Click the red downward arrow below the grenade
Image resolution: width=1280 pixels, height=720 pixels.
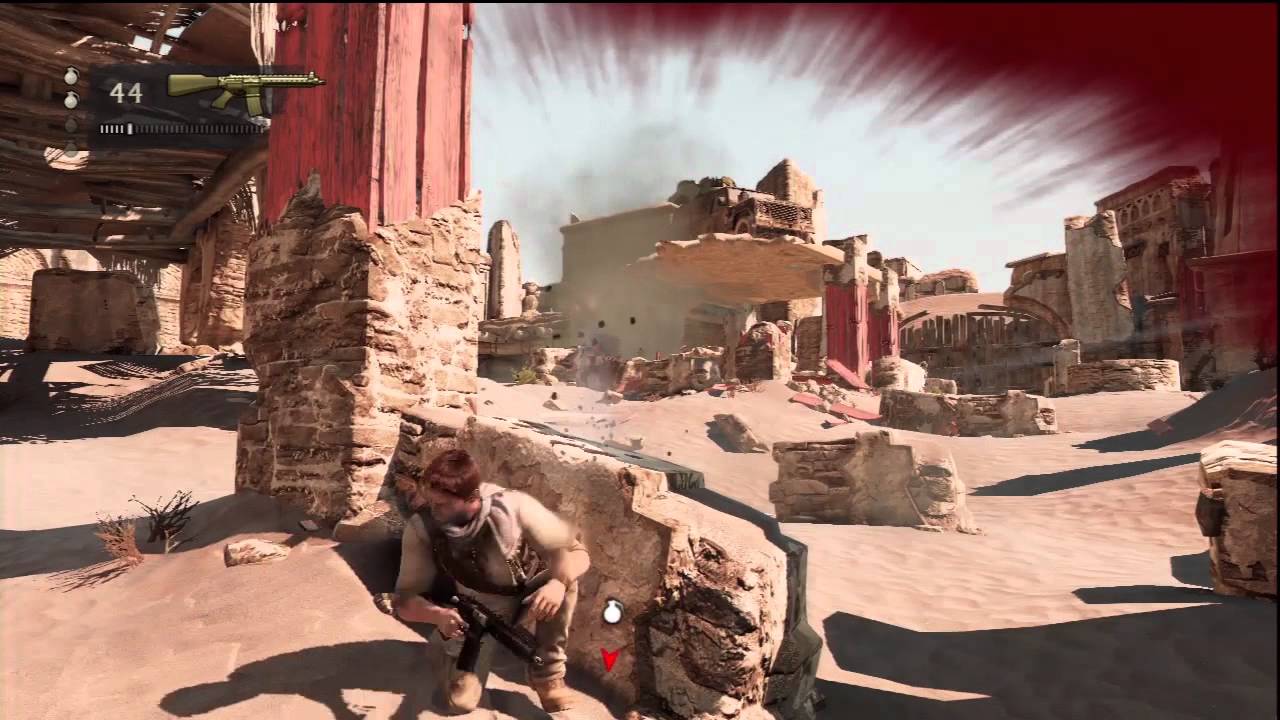(x=610, y=660)
